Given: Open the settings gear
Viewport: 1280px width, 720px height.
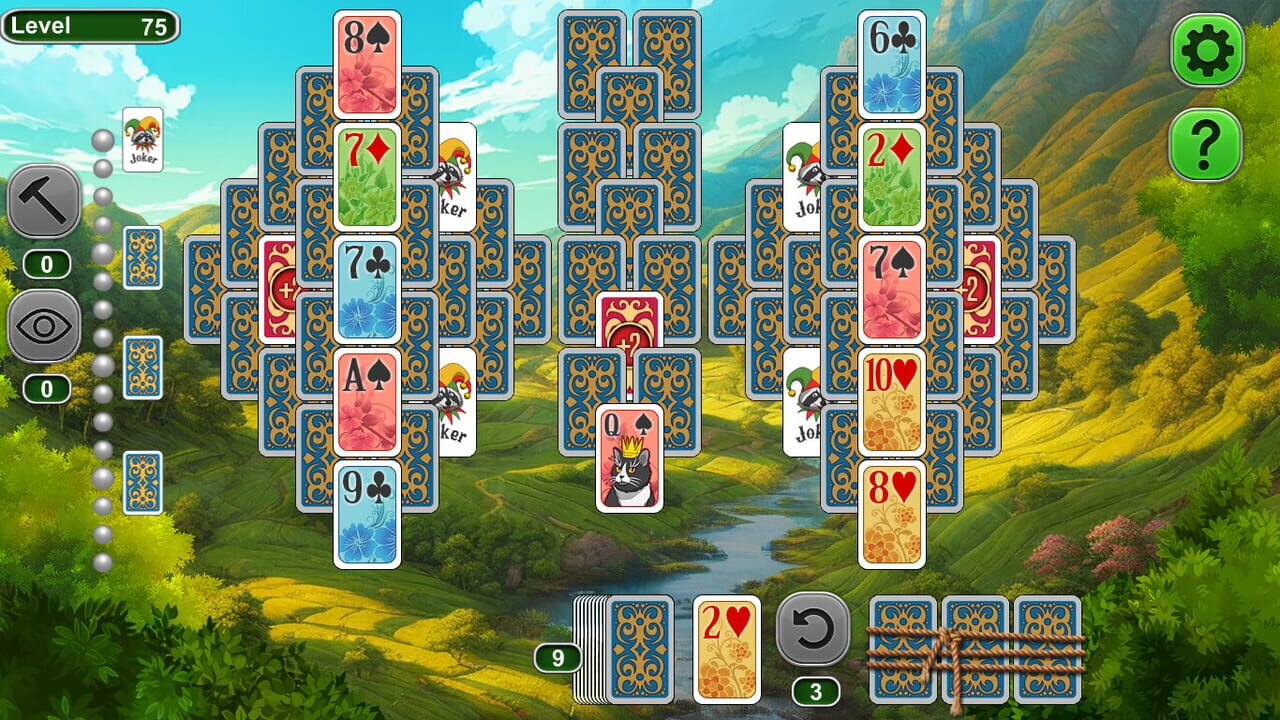Looking at the screenshot, I should (x=1205, y=46).
